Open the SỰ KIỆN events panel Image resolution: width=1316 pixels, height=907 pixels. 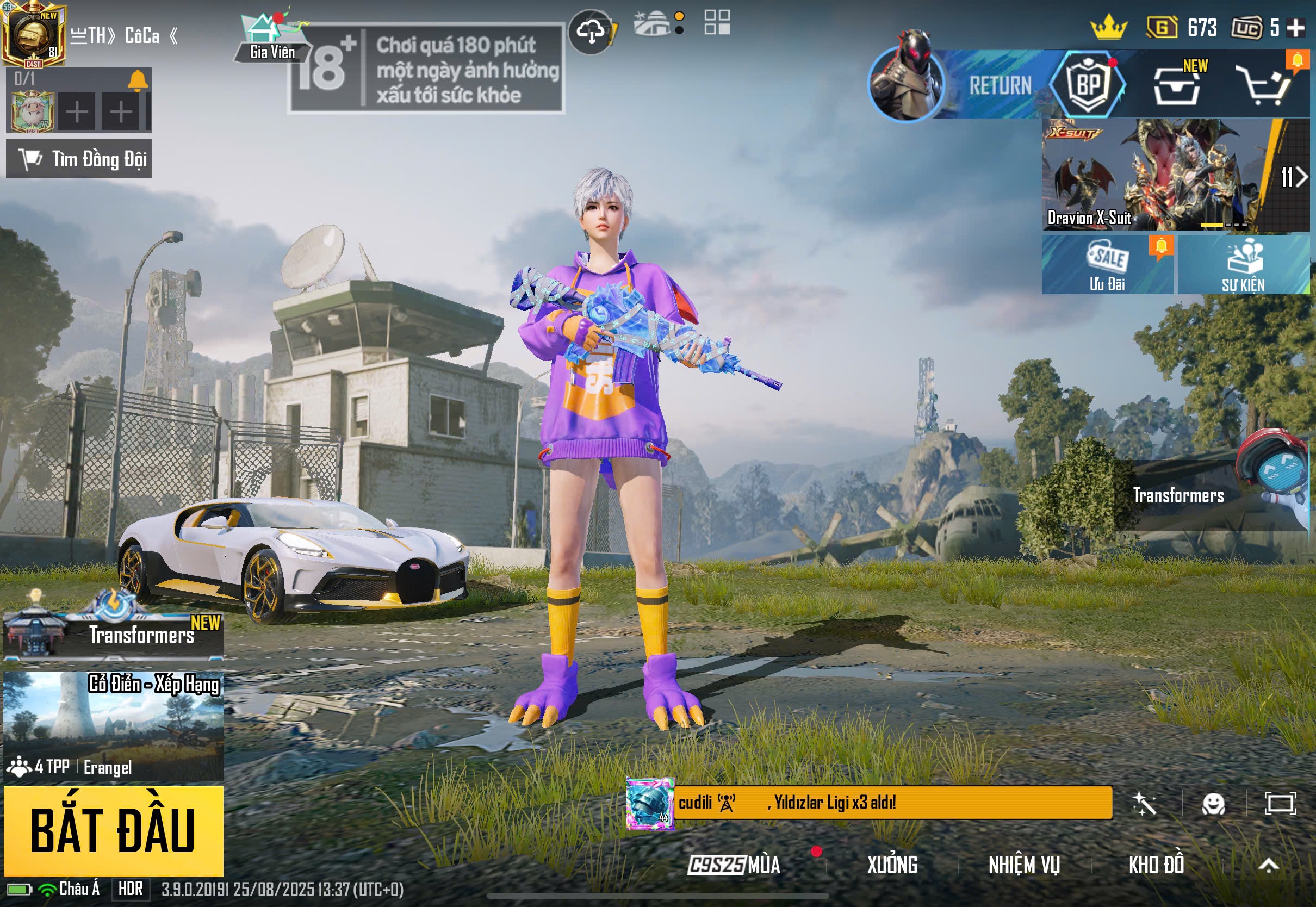(x=1243, y=265)
